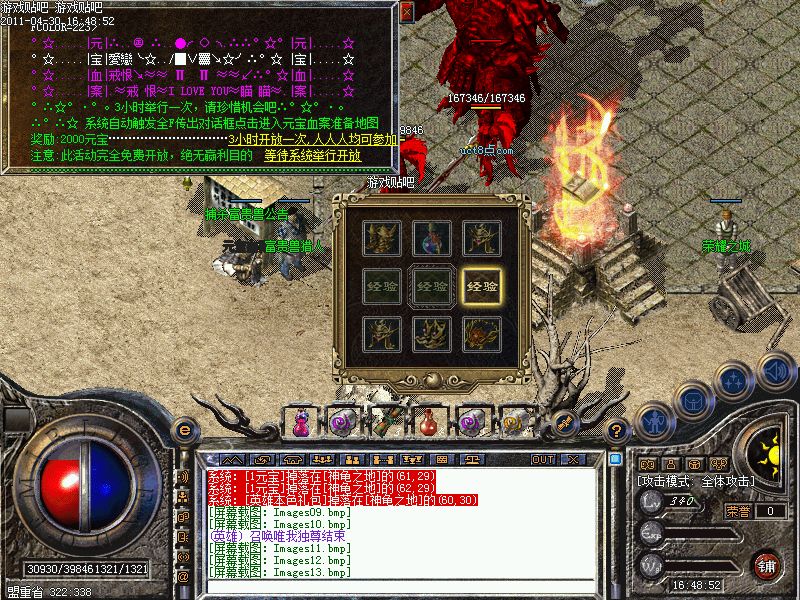The image size is (800, 600).
Task: Choose the red flaming orb reward tile
Action: click(x=485, y=332)
